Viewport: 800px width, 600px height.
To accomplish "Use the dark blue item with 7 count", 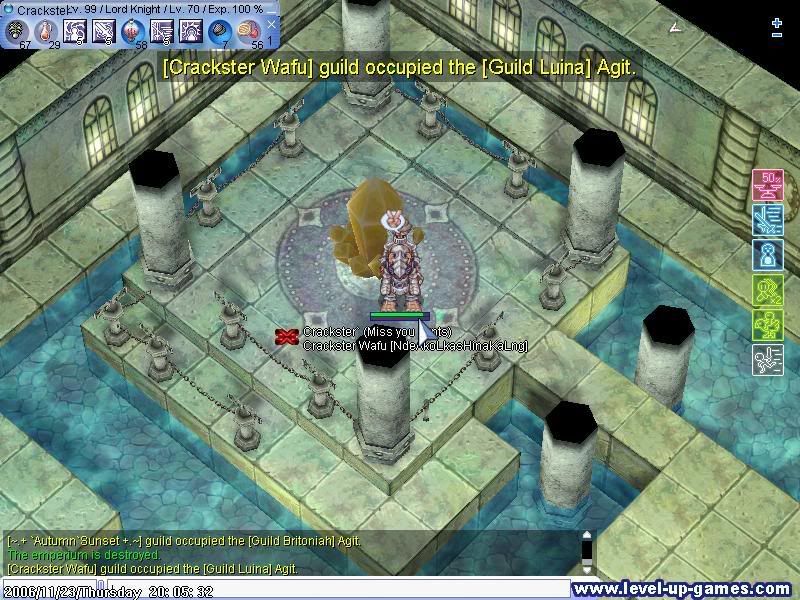I will (220, 31).
